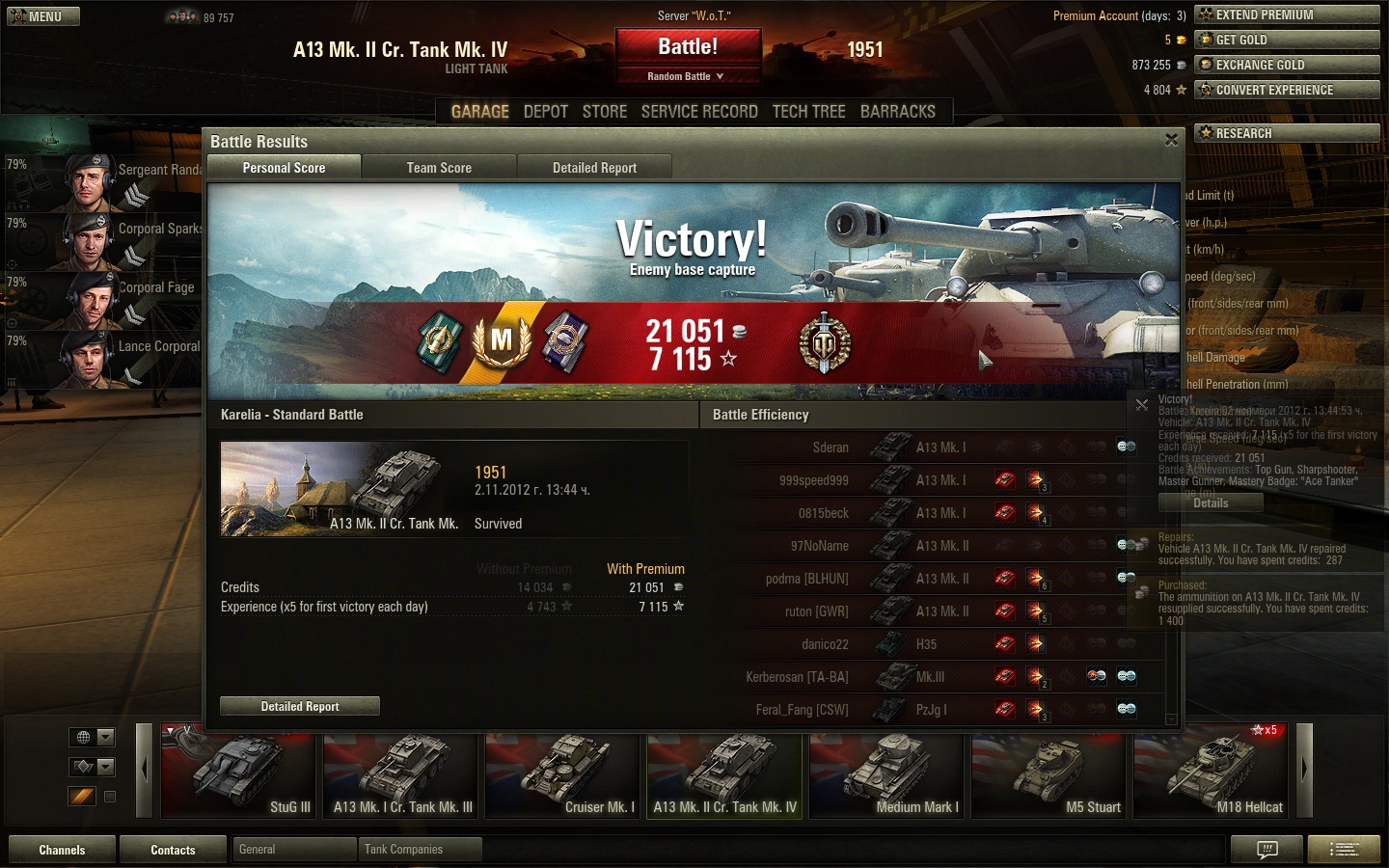Open the Contacts panel
Viewport: 1389px width, 868px height.
[173, 850]
